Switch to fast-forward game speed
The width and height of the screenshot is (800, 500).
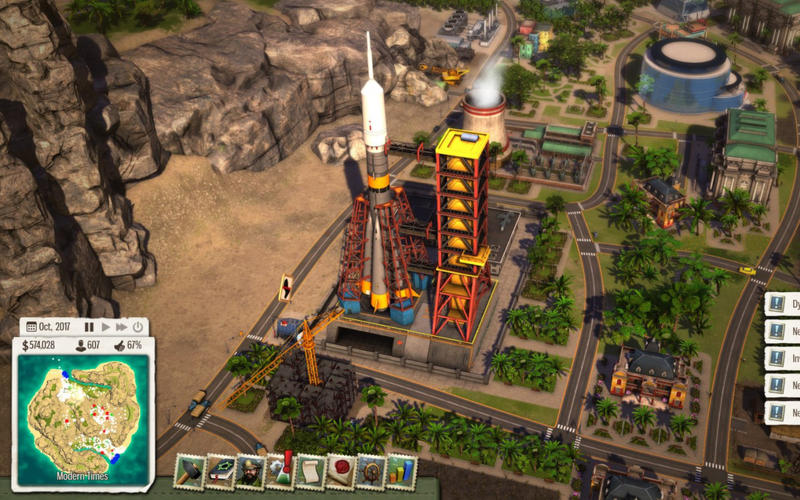121,327
